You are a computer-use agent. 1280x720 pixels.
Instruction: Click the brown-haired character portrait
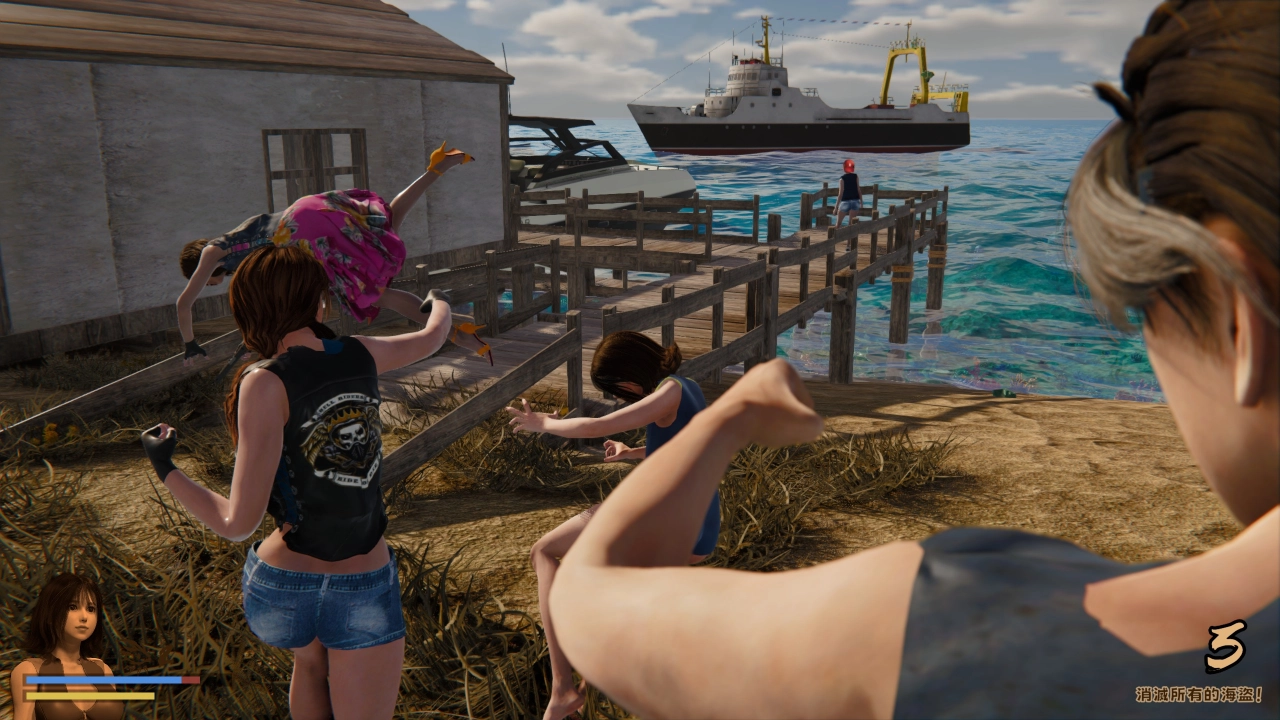click(64, 630)
